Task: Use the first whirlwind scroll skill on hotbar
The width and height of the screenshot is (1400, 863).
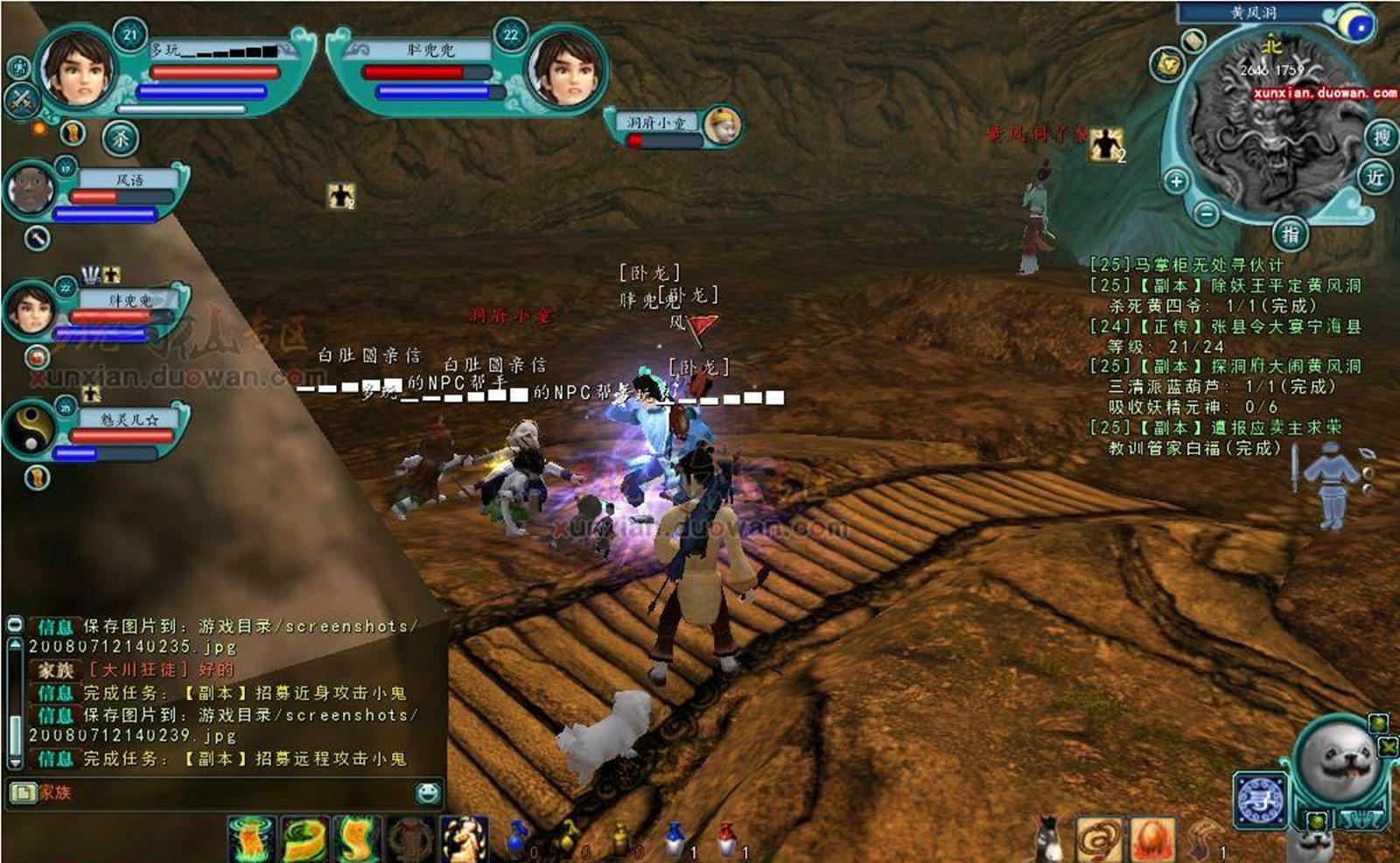Action: click(x=252, y=839)
